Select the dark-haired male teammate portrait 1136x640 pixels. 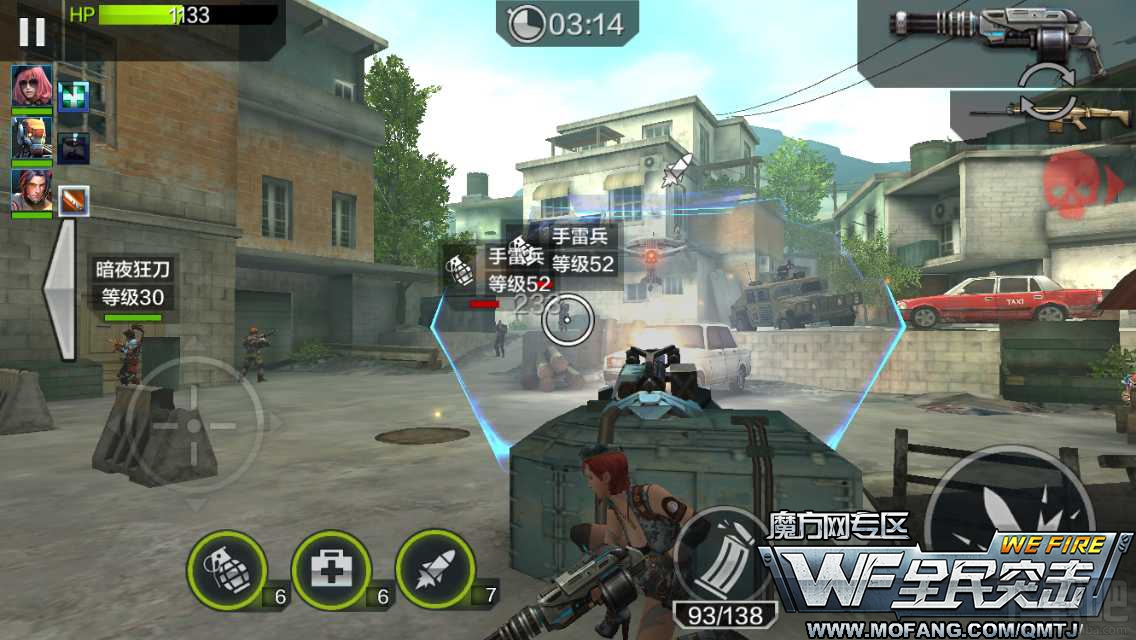click(32, 190)
